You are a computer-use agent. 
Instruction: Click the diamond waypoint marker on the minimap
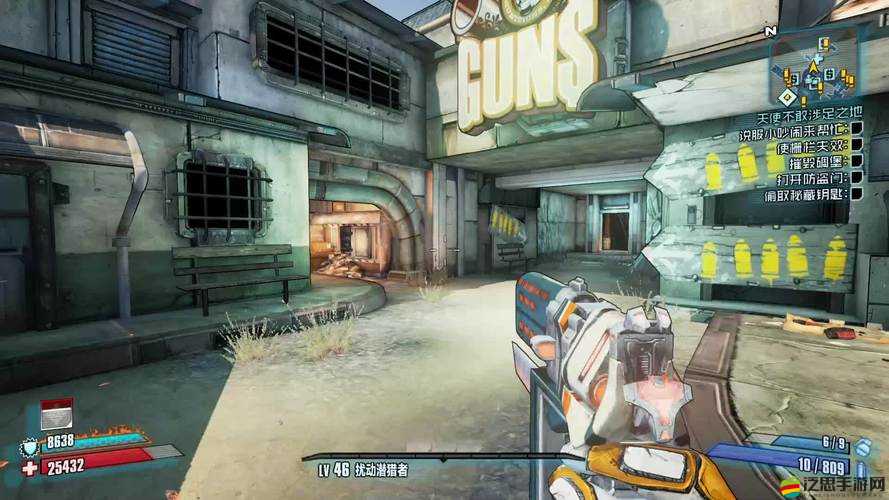pos(786,97)
